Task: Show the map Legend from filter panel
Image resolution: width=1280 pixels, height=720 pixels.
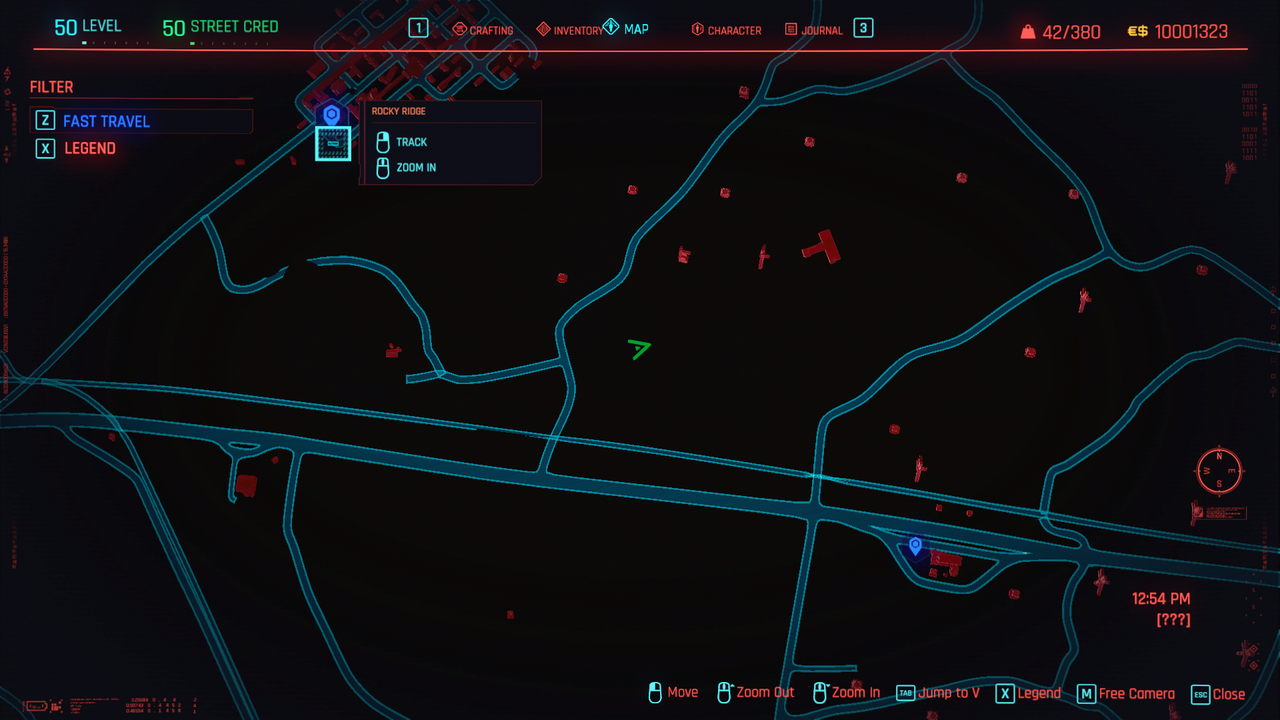Action: [89, 148]
